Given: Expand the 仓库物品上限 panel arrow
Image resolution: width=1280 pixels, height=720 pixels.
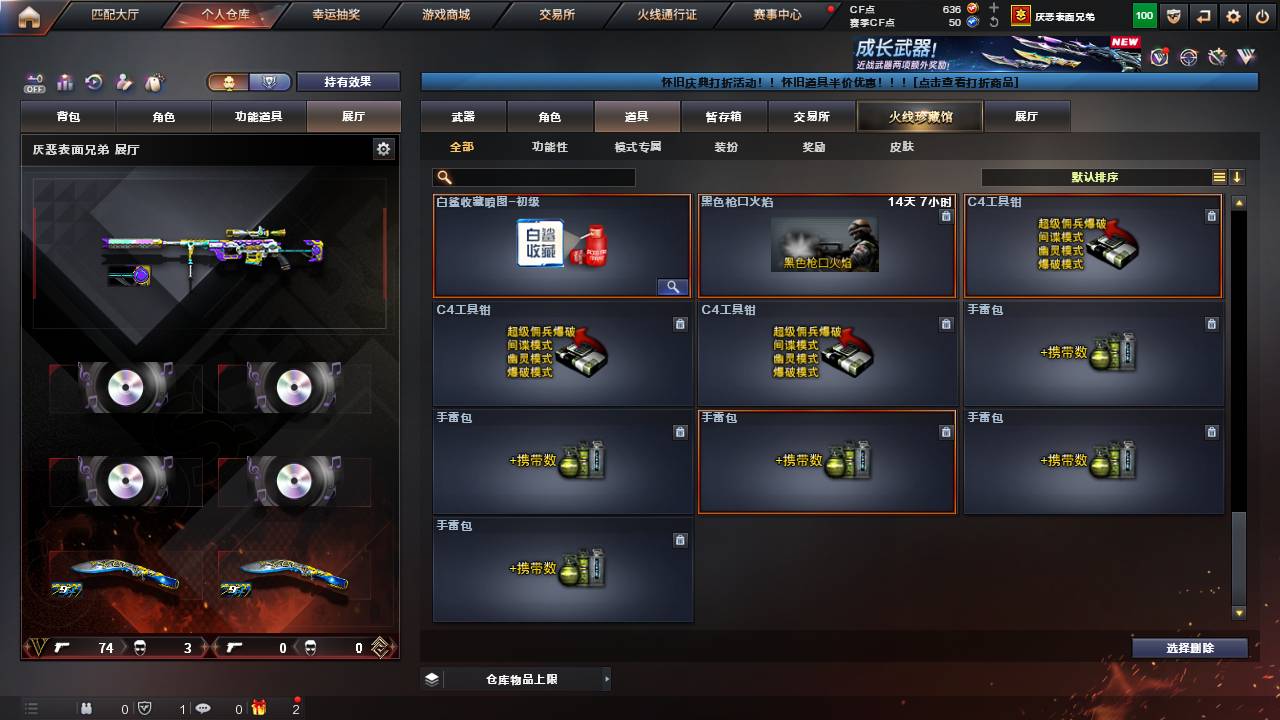Looking at the screenshot, I should click(x=606, y=678).
